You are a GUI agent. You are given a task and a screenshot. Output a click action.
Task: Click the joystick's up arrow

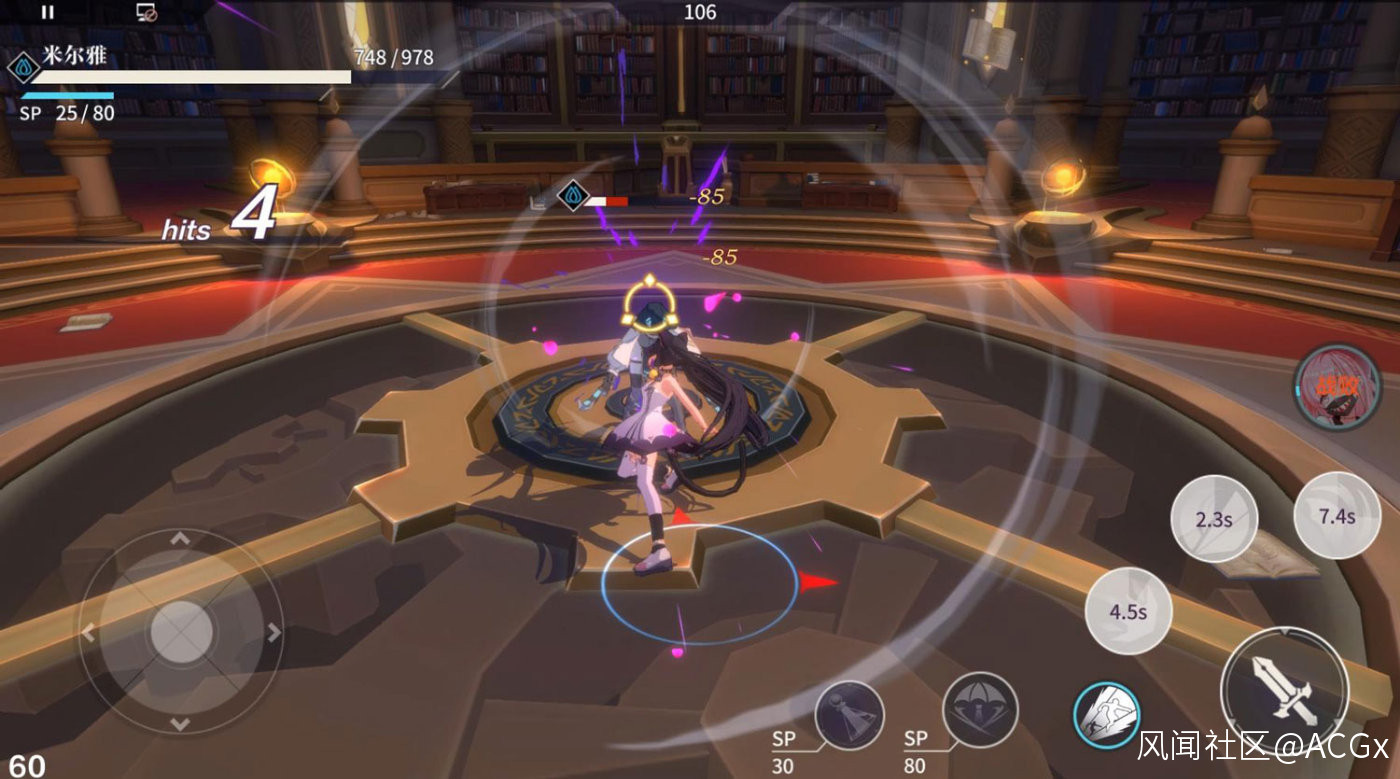coord(180,539)
